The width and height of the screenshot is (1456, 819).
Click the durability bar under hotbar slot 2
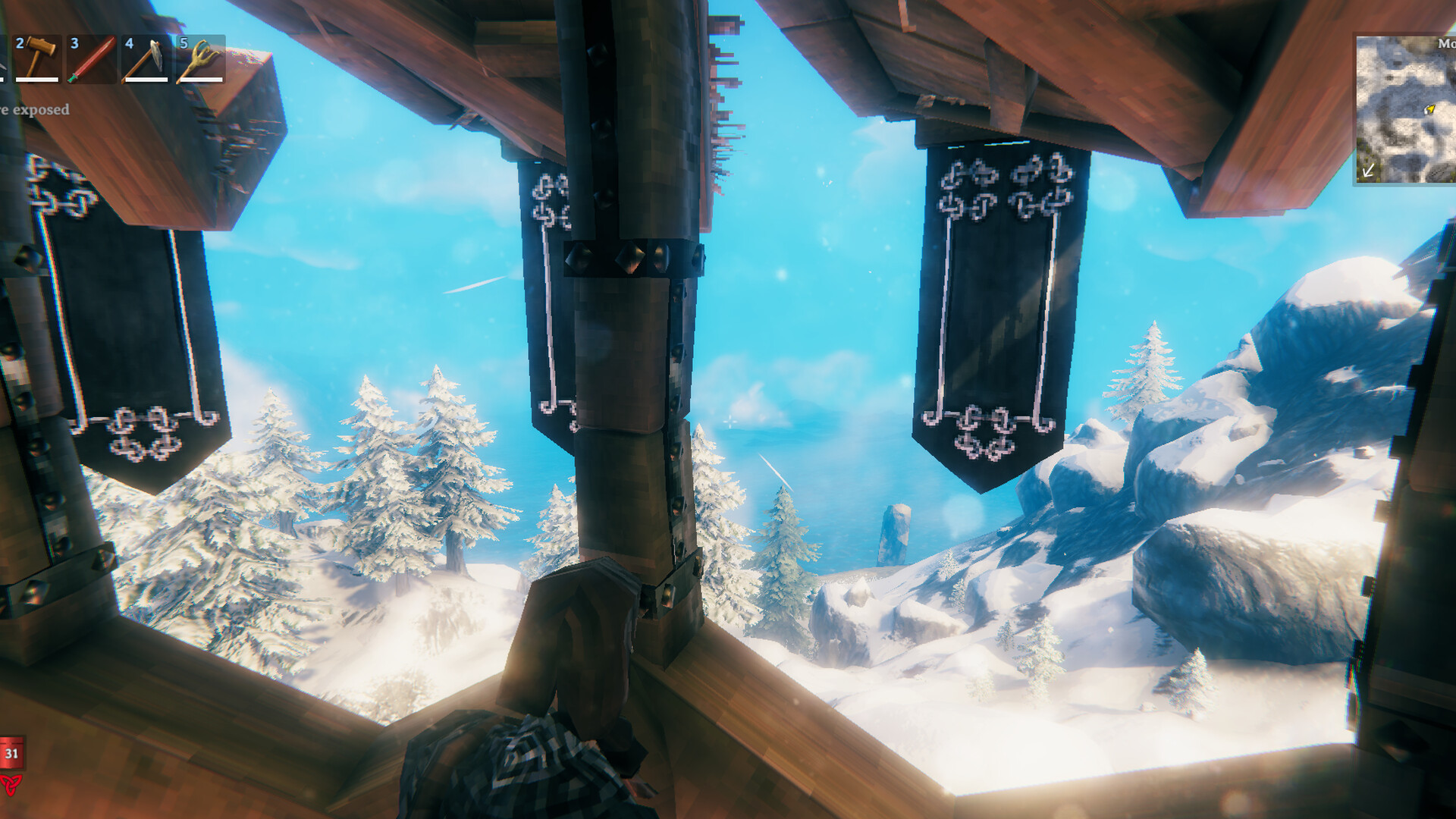[x=36, y=78]
